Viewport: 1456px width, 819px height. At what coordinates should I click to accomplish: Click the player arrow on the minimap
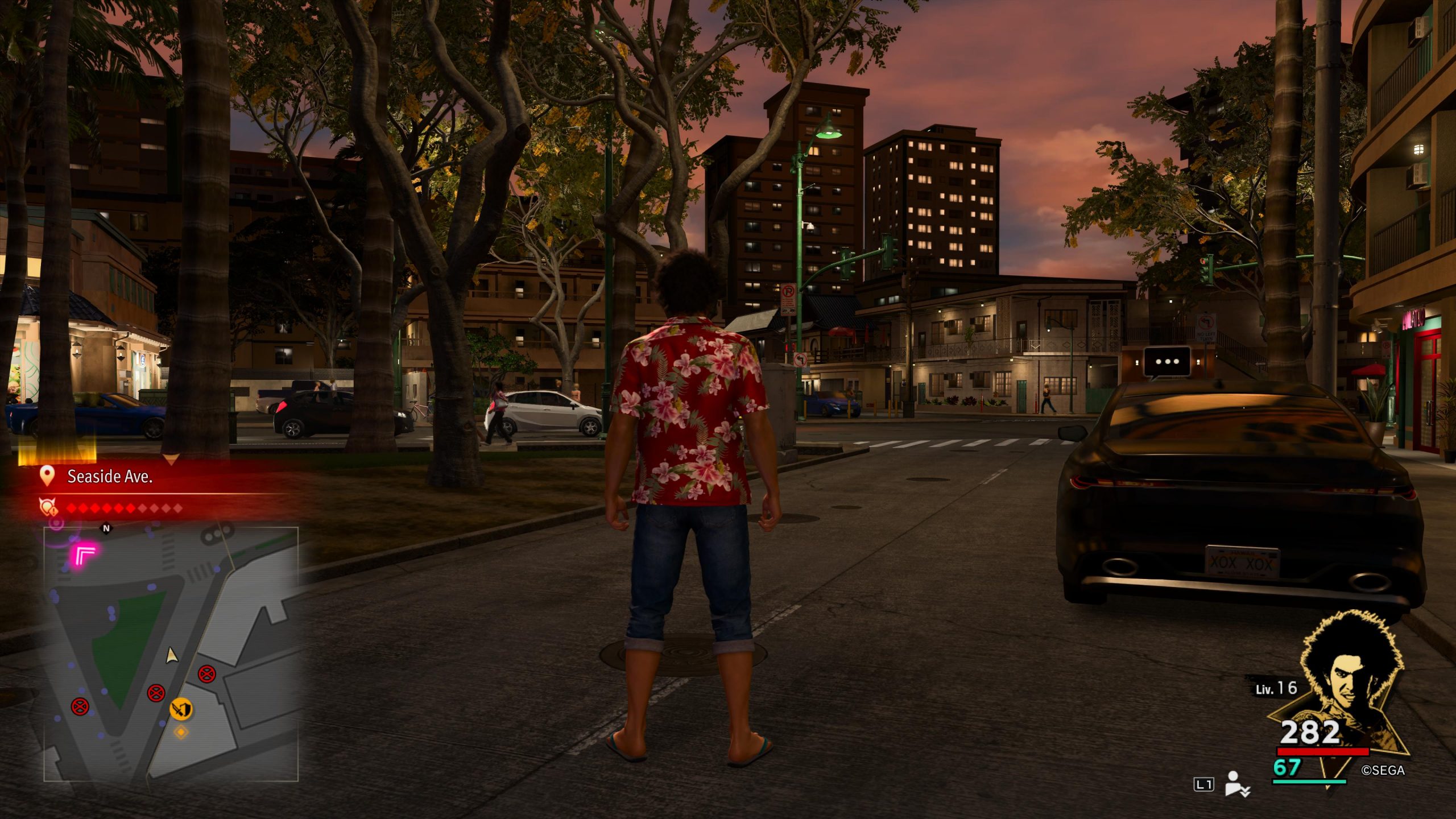171,656
